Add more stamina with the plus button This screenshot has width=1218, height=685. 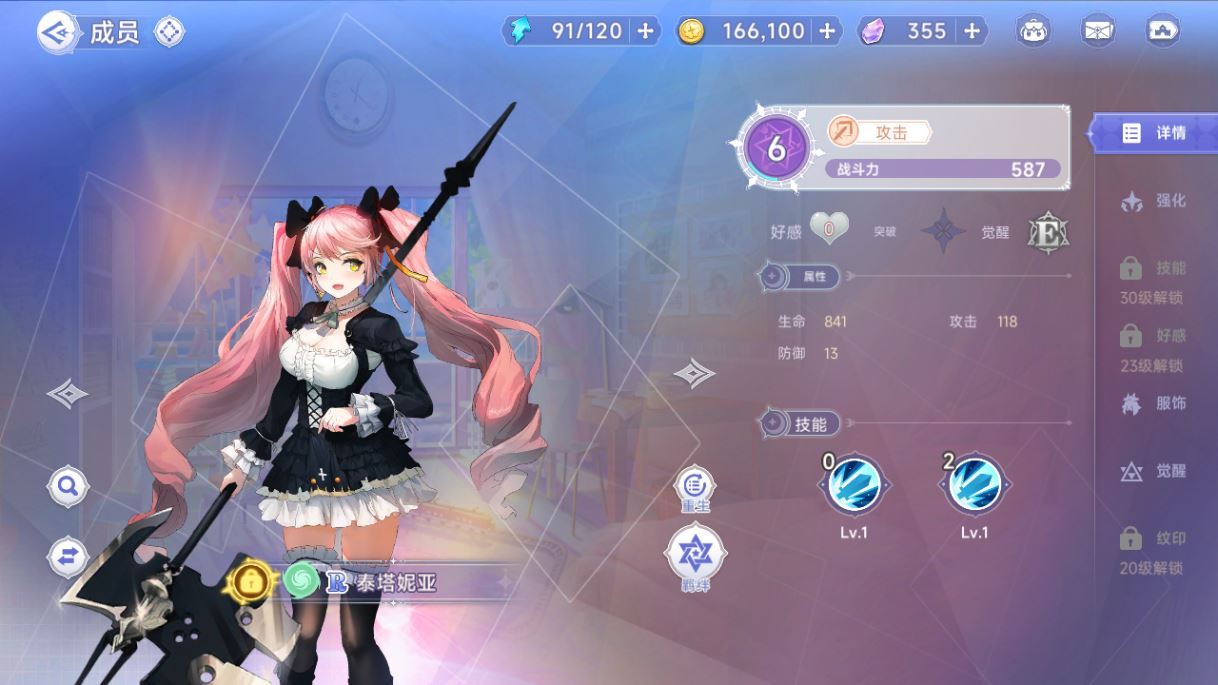(645, 31)
